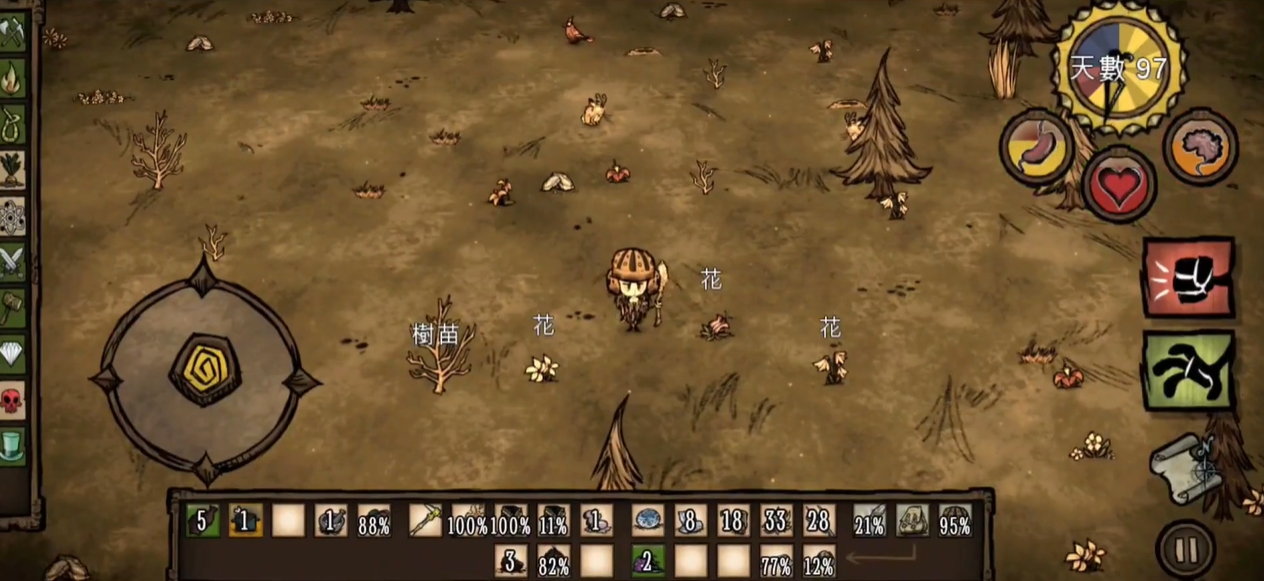Open the rolled map scroll
Screen dimensions: 1264x581
(1186, 468)
